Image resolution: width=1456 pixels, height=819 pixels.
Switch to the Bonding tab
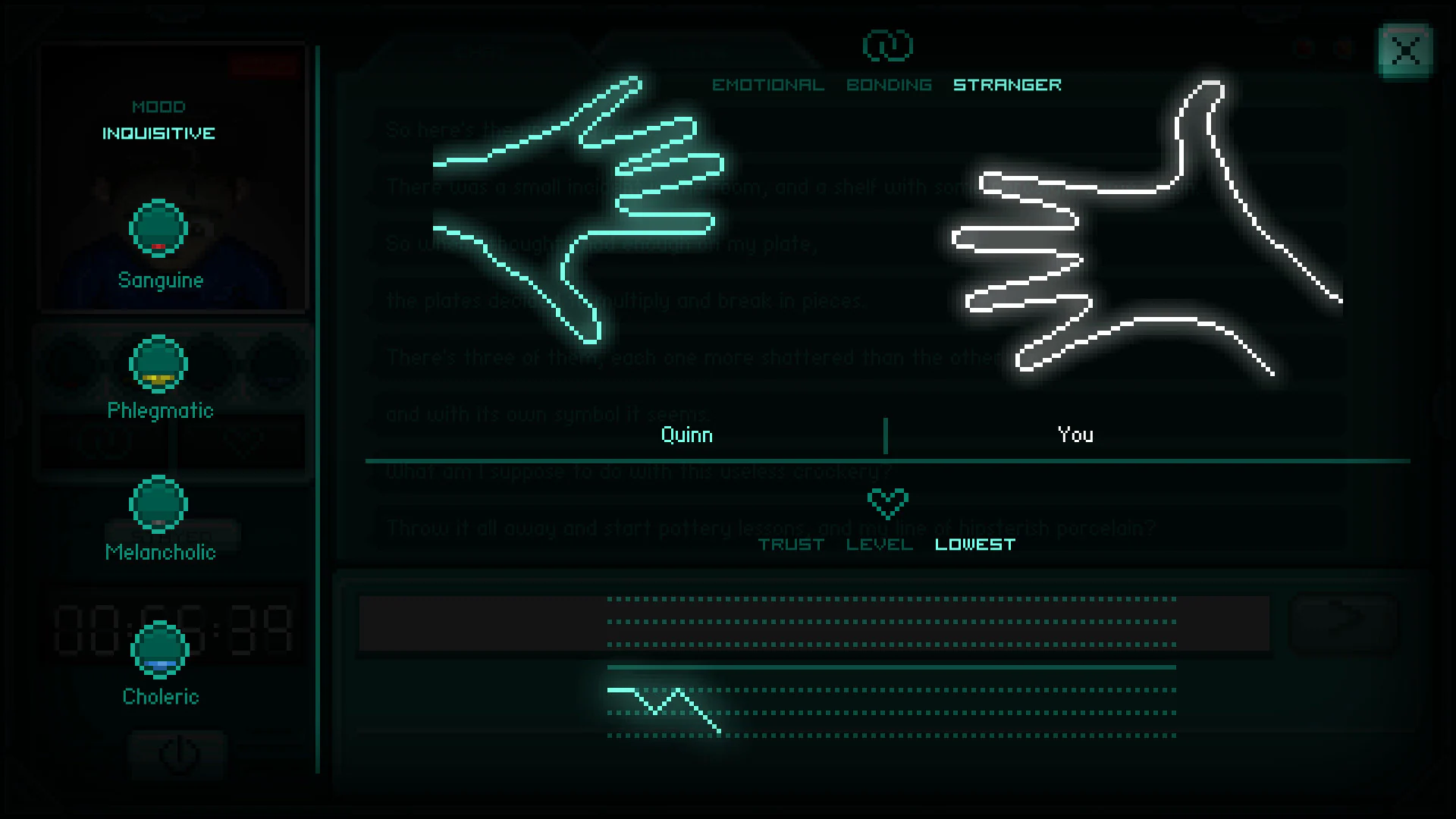click(889, 84)
